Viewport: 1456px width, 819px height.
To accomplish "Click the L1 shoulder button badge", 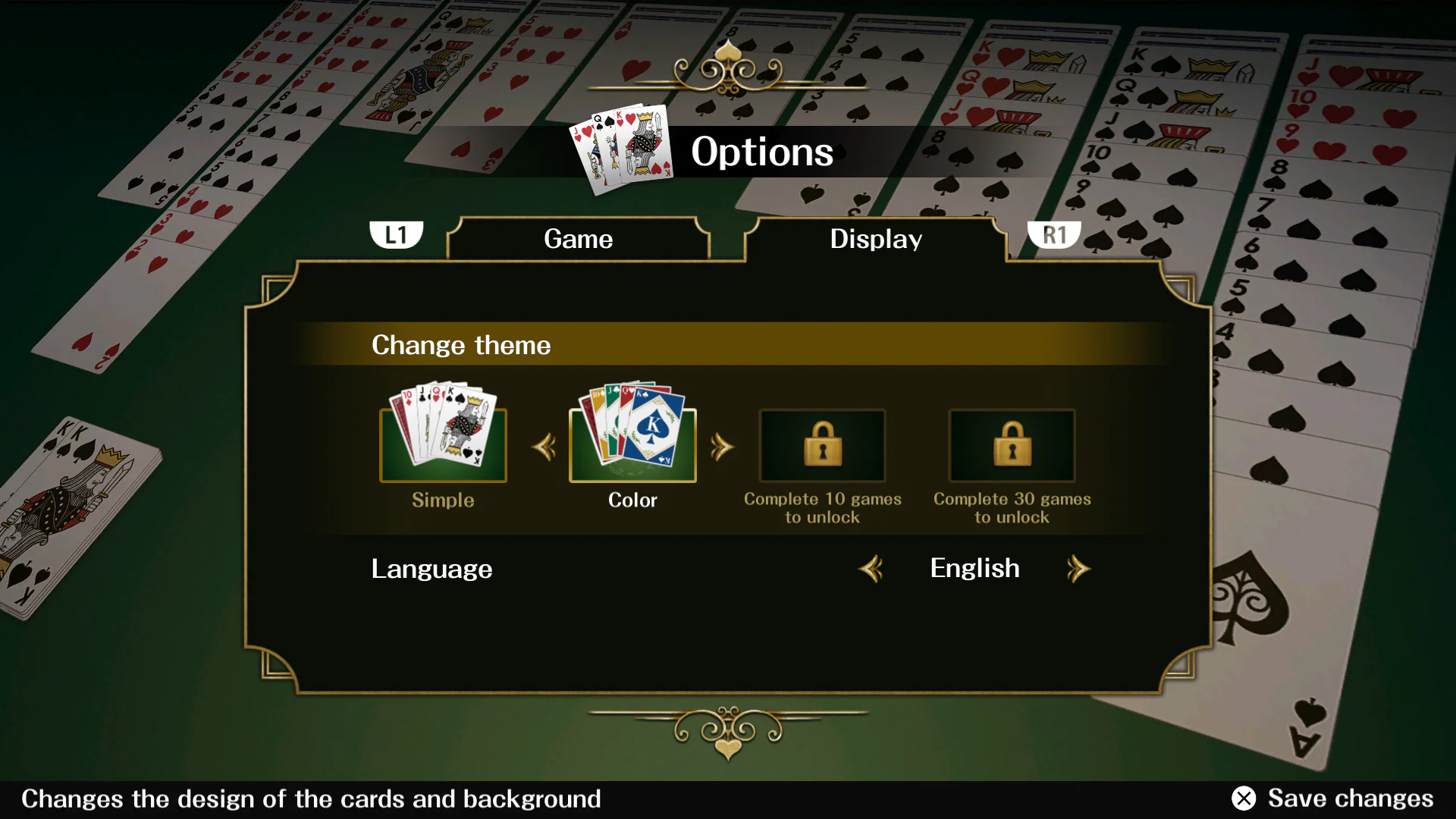I will (x=397, y=234).
